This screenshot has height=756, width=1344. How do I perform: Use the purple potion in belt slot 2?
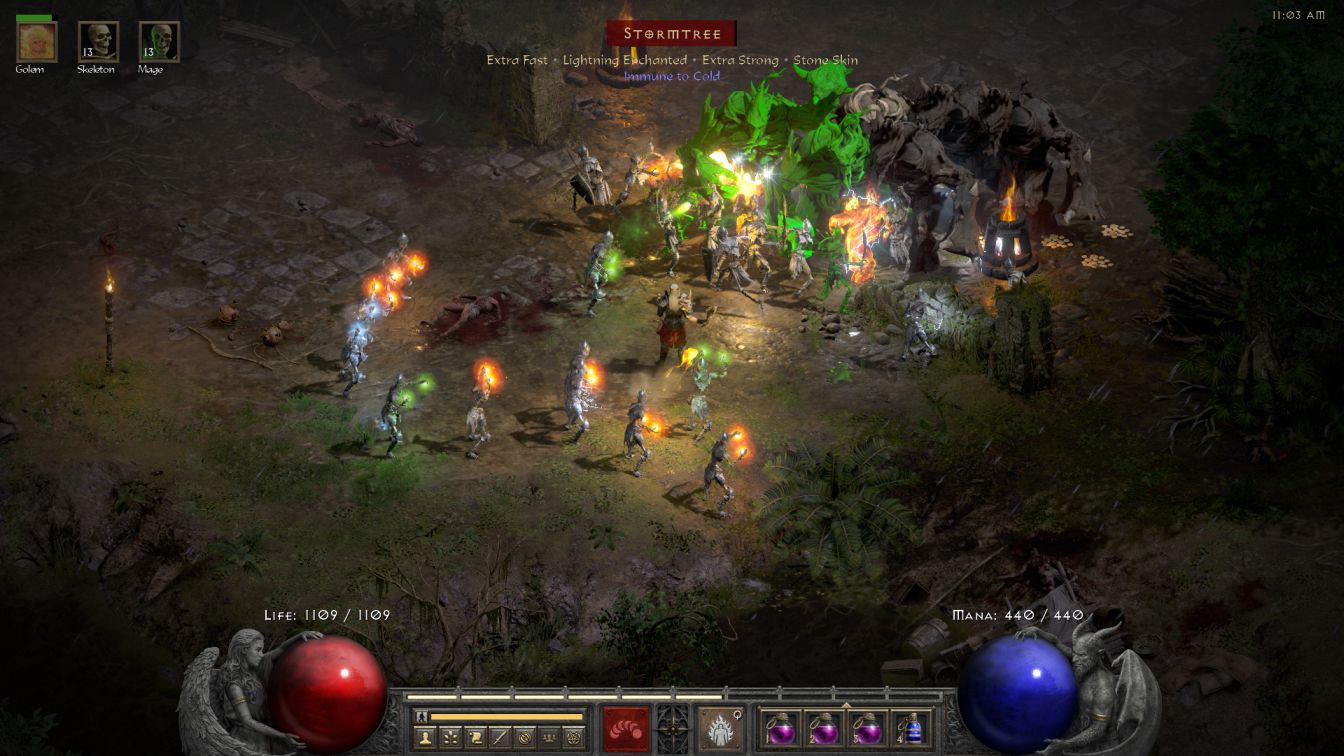[824, 728]
